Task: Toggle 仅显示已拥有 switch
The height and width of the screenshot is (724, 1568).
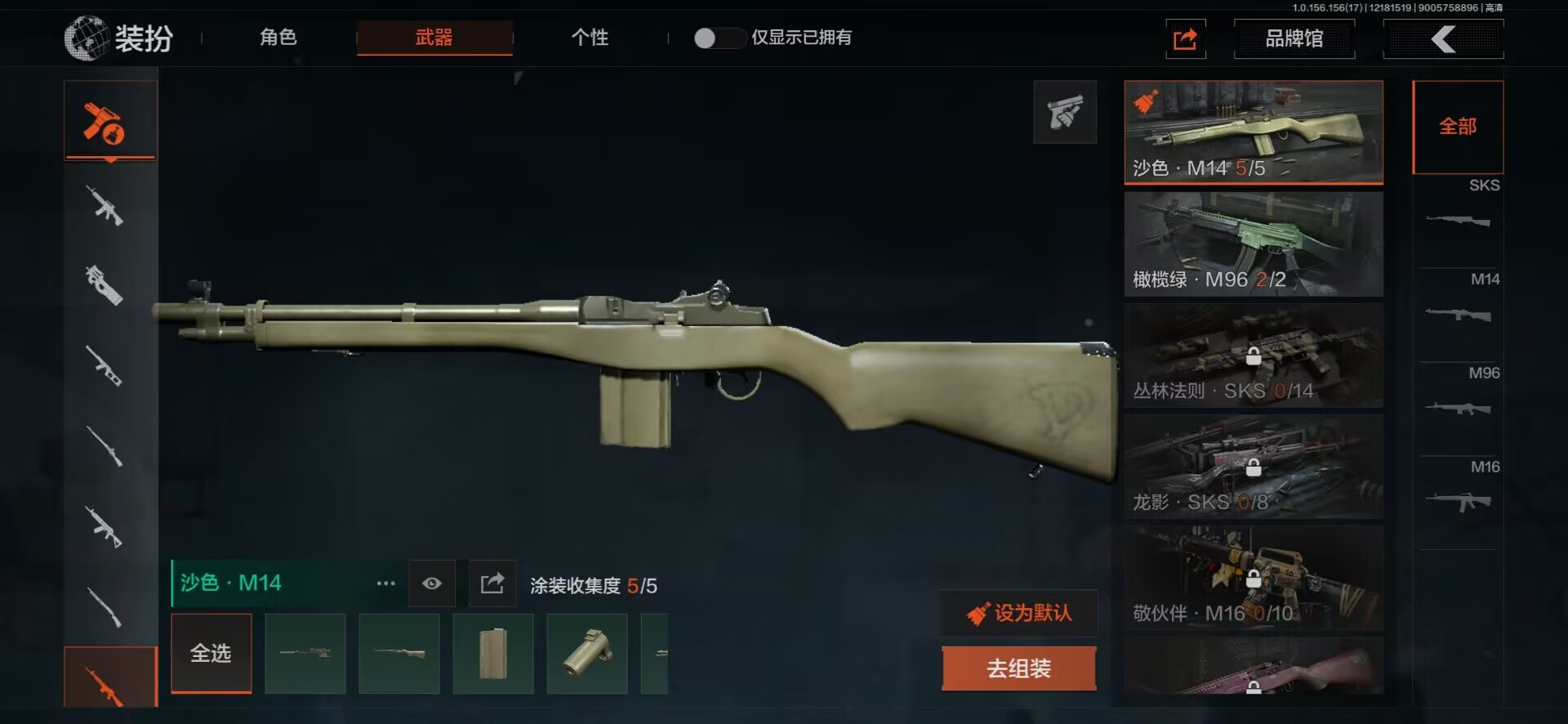Action: [x=717, y=38]
